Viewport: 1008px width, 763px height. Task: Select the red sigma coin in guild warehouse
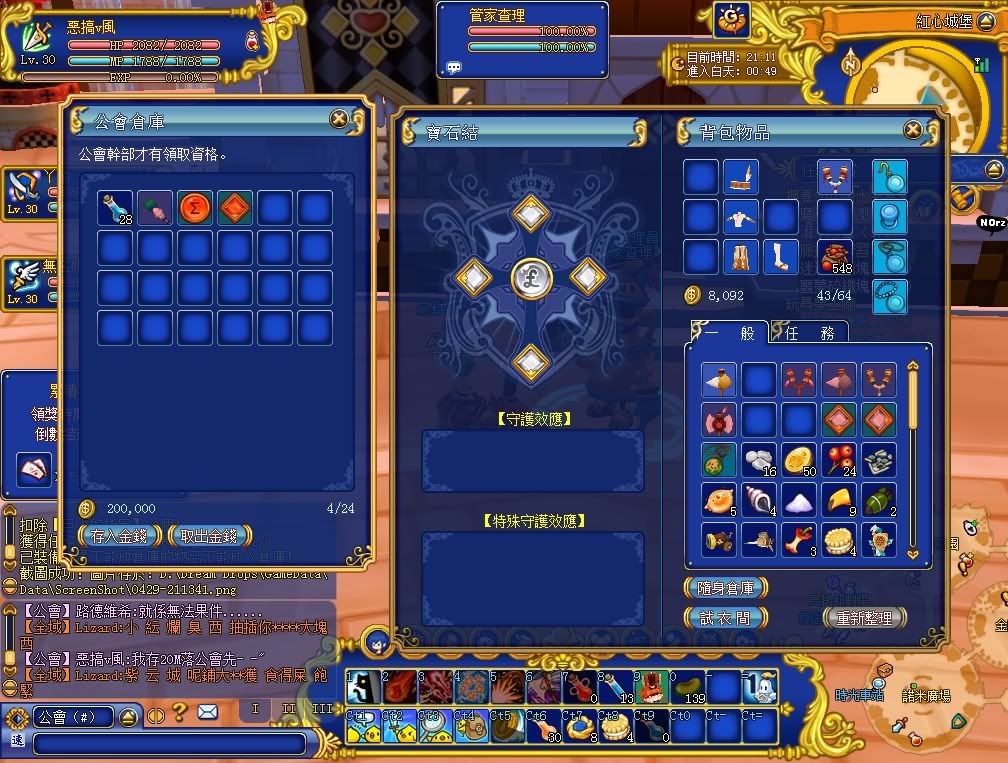pyautogui.click(x=194, y=208)
